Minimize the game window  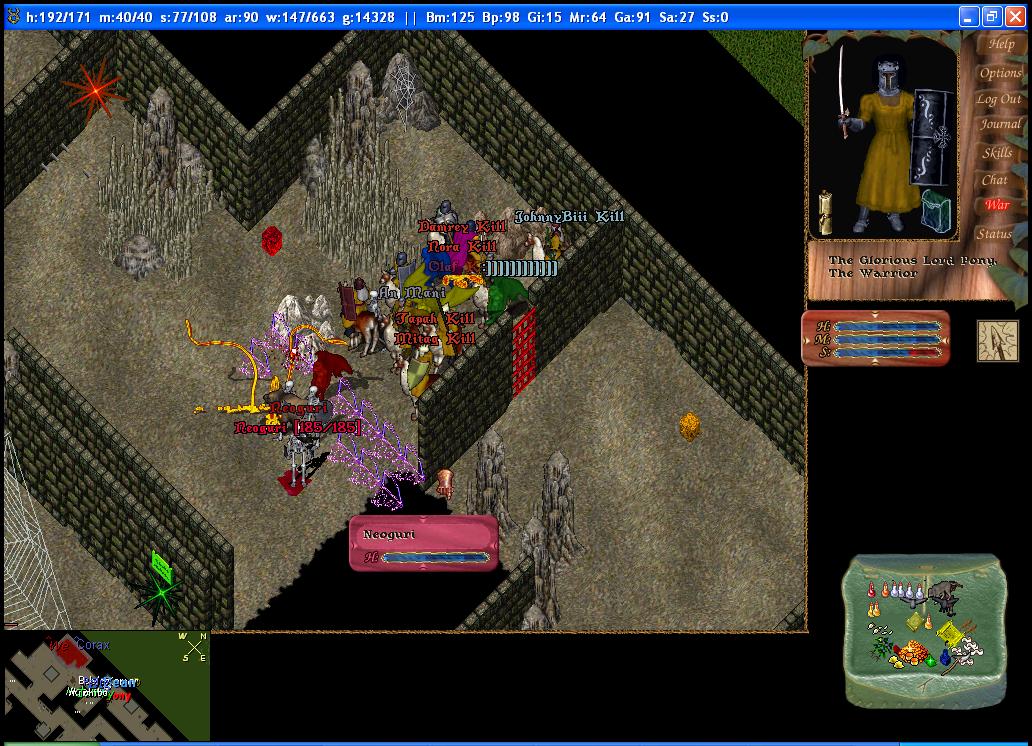969,17
